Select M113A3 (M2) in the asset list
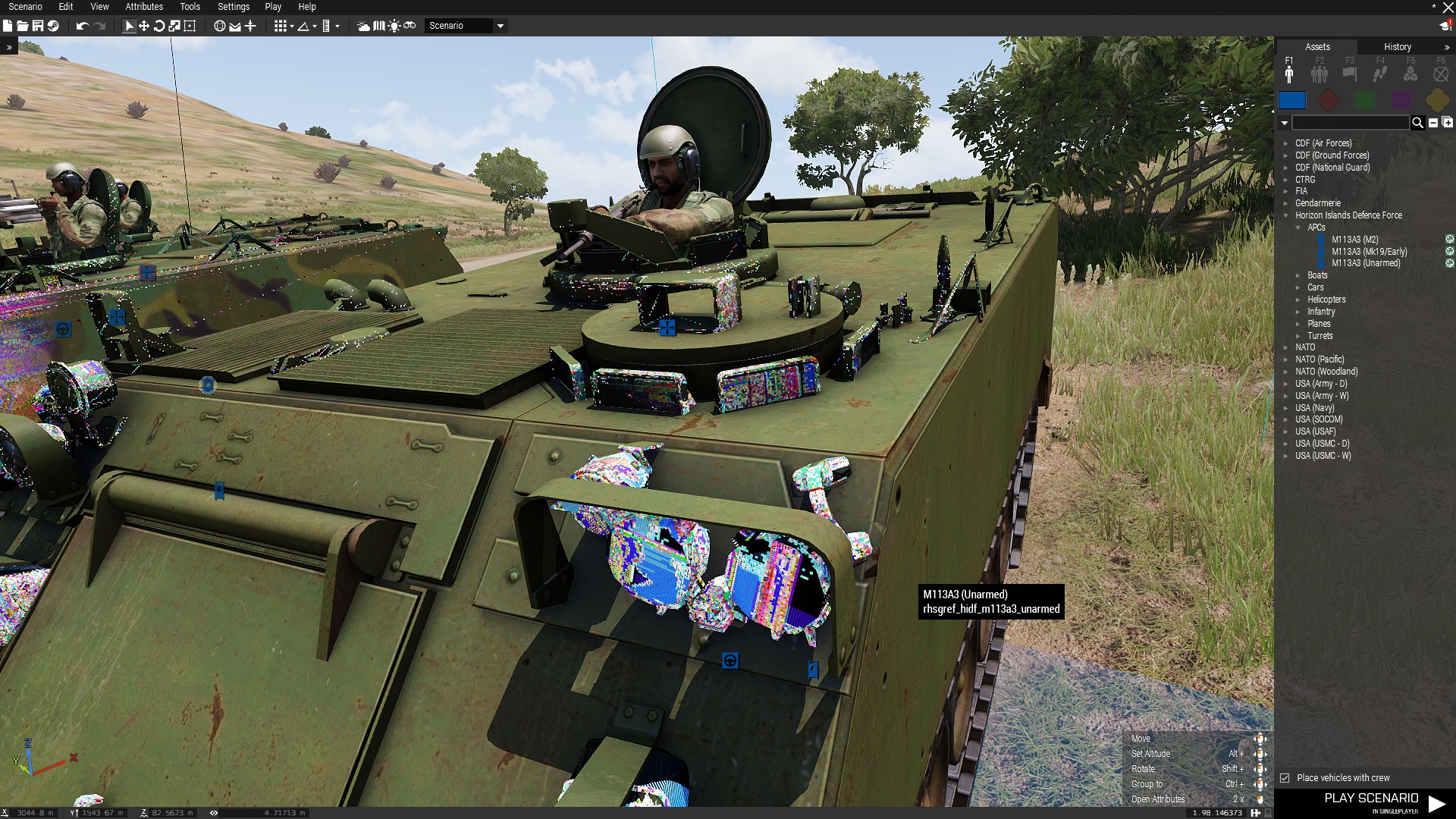1456x819 pixels. click(x=1354, y=240)
